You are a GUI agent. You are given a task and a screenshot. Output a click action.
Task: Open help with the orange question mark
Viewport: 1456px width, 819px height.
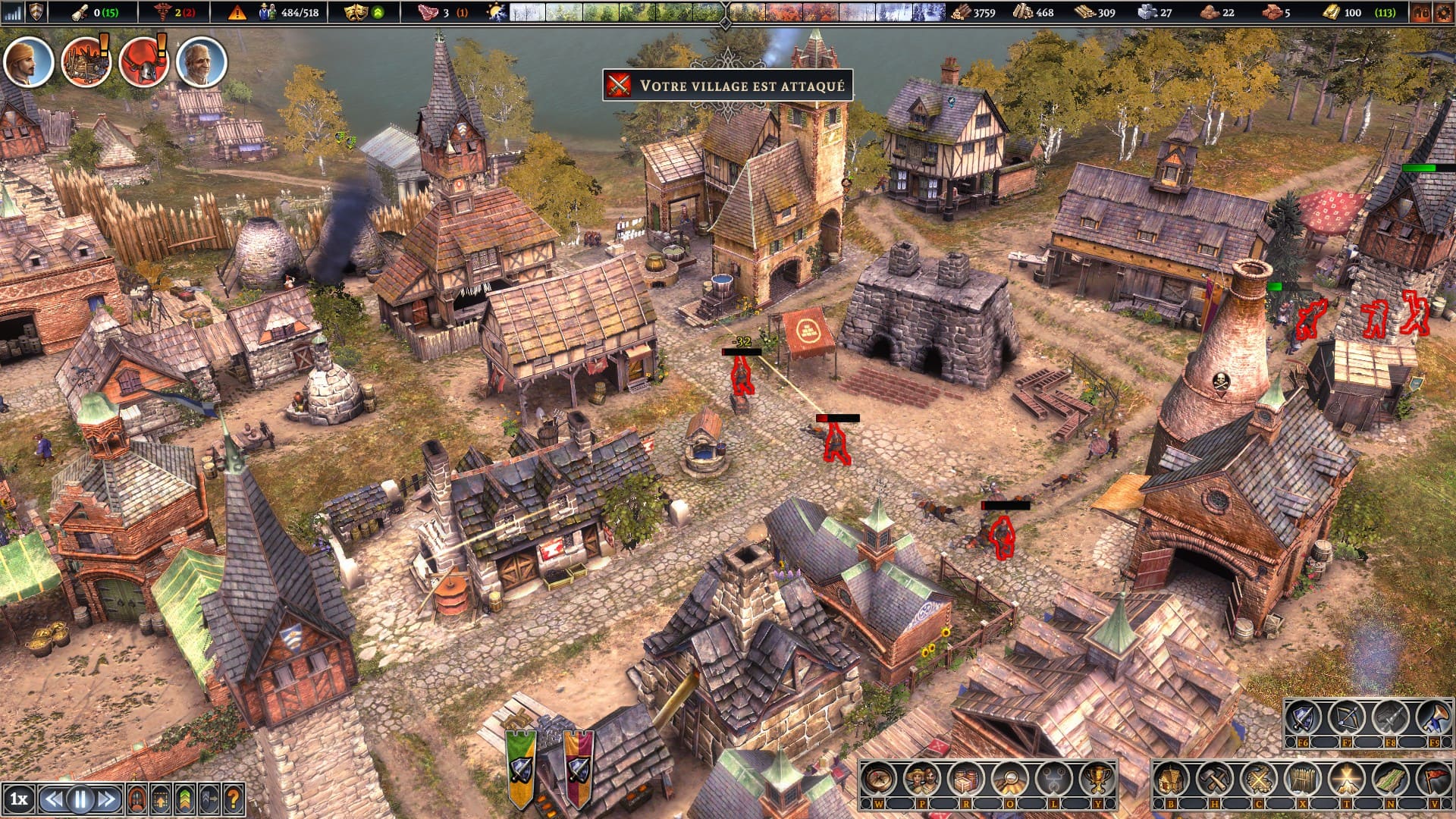pyautogui.click(x=234, y=799)
